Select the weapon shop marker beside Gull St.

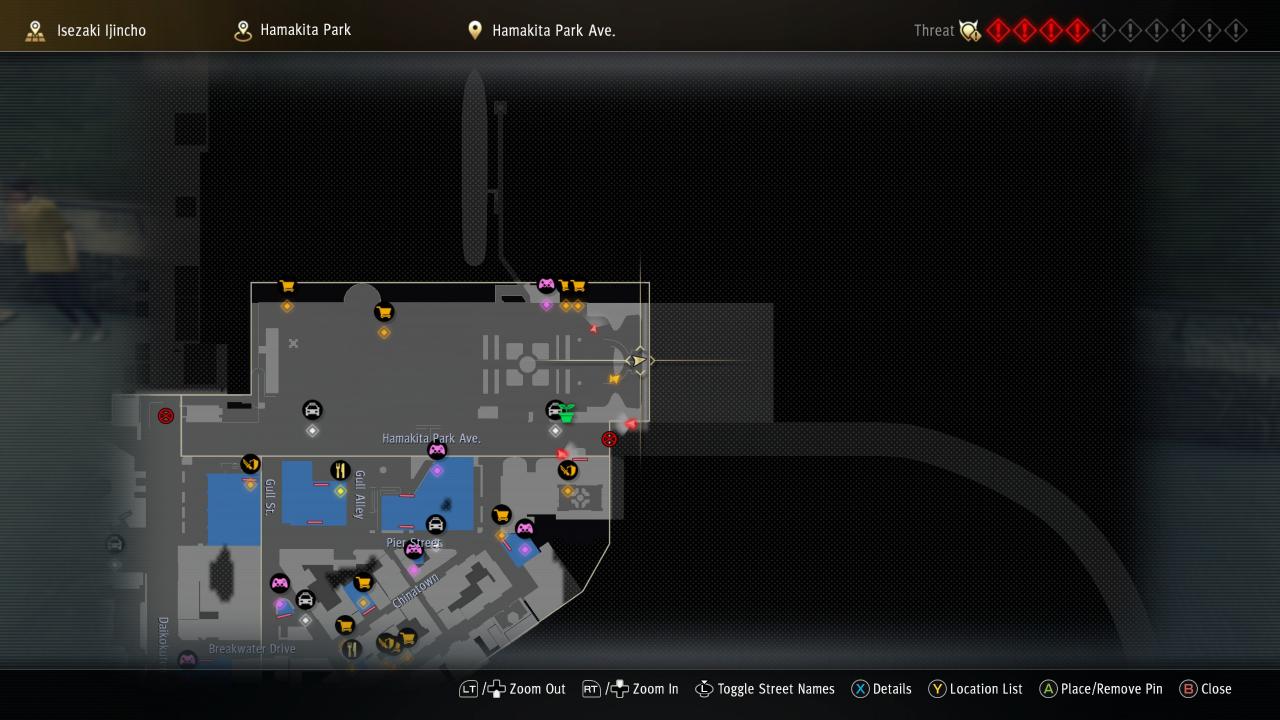click(250, 464)
